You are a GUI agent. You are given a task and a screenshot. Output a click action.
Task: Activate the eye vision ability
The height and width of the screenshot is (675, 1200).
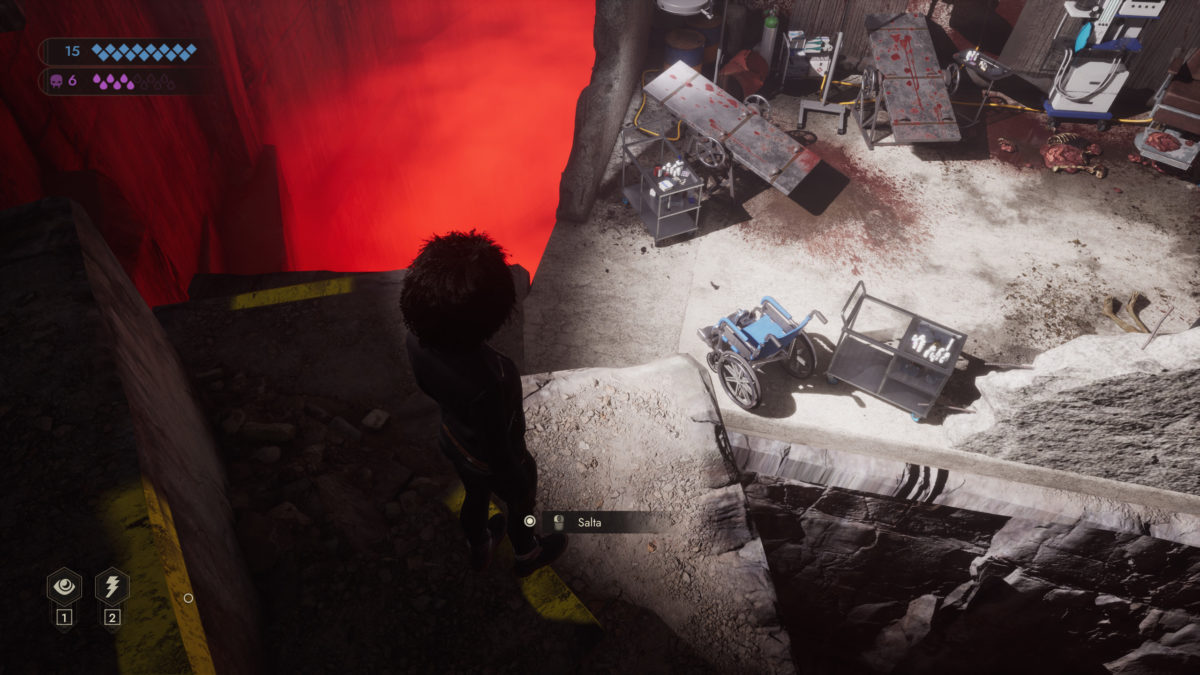point(64,586)
